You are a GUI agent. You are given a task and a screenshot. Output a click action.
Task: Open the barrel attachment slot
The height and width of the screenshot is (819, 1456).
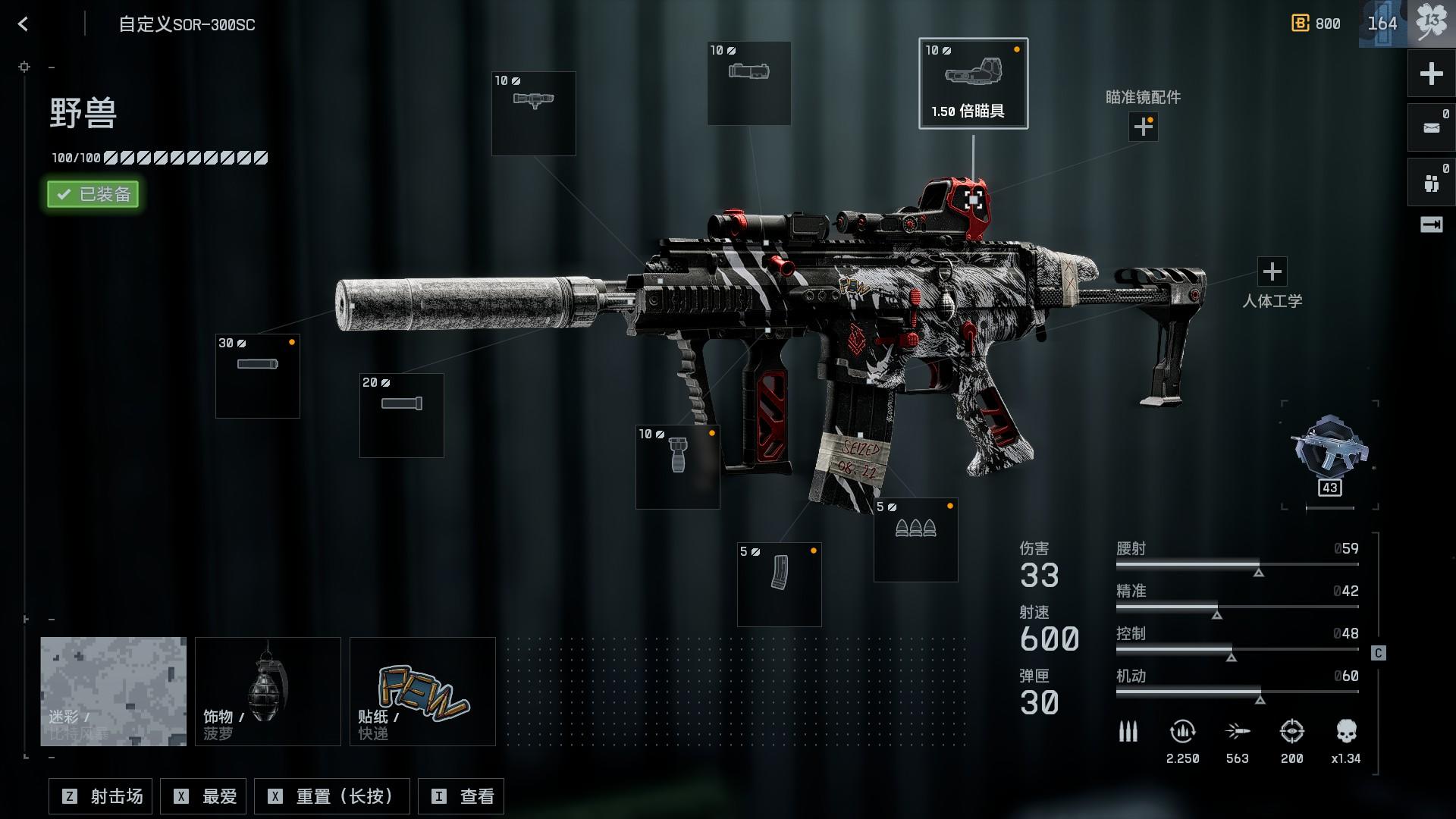(401, 415)
